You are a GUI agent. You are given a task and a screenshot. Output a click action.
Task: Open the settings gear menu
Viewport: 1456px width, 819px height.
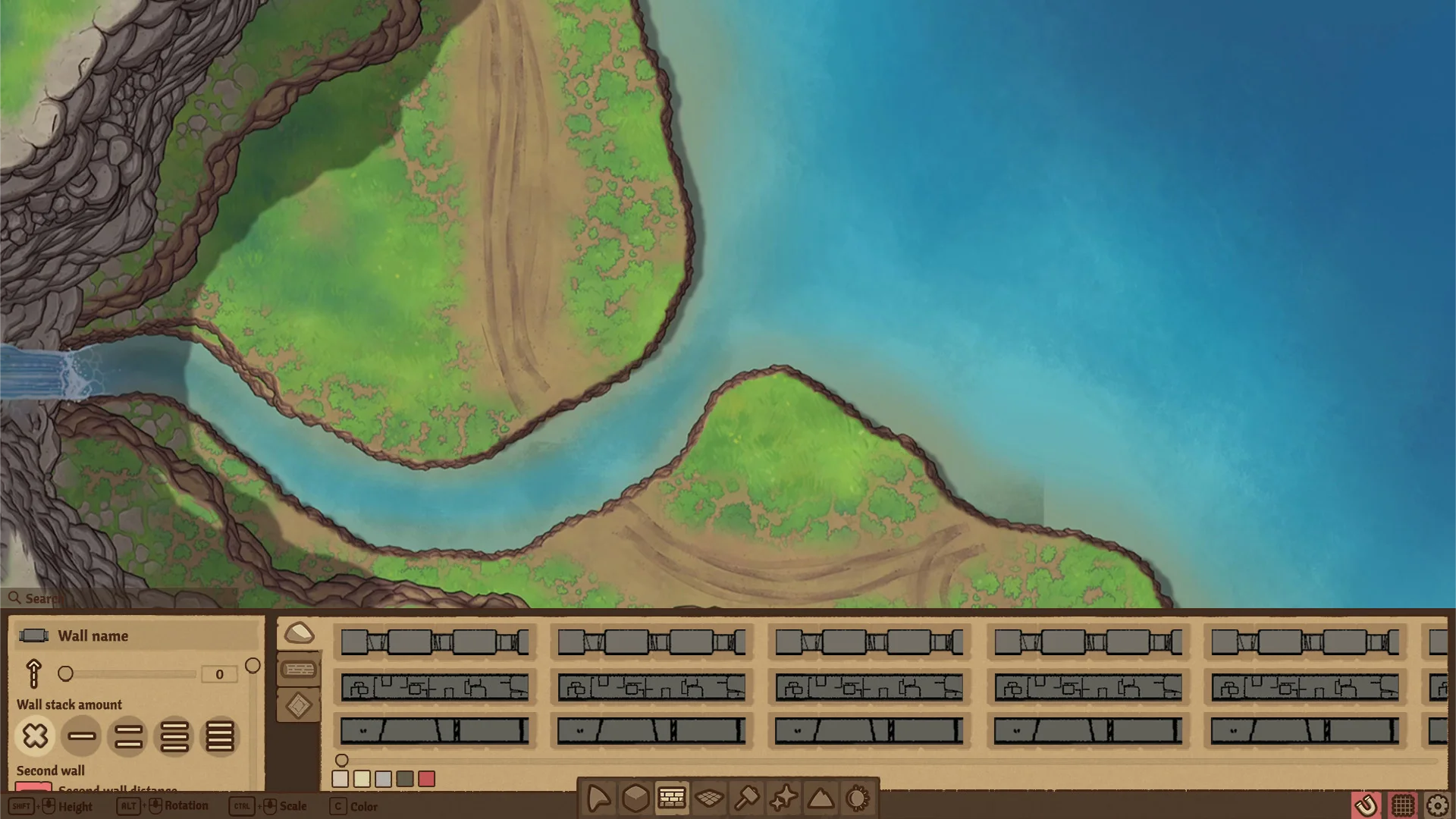pos(1439,806)
